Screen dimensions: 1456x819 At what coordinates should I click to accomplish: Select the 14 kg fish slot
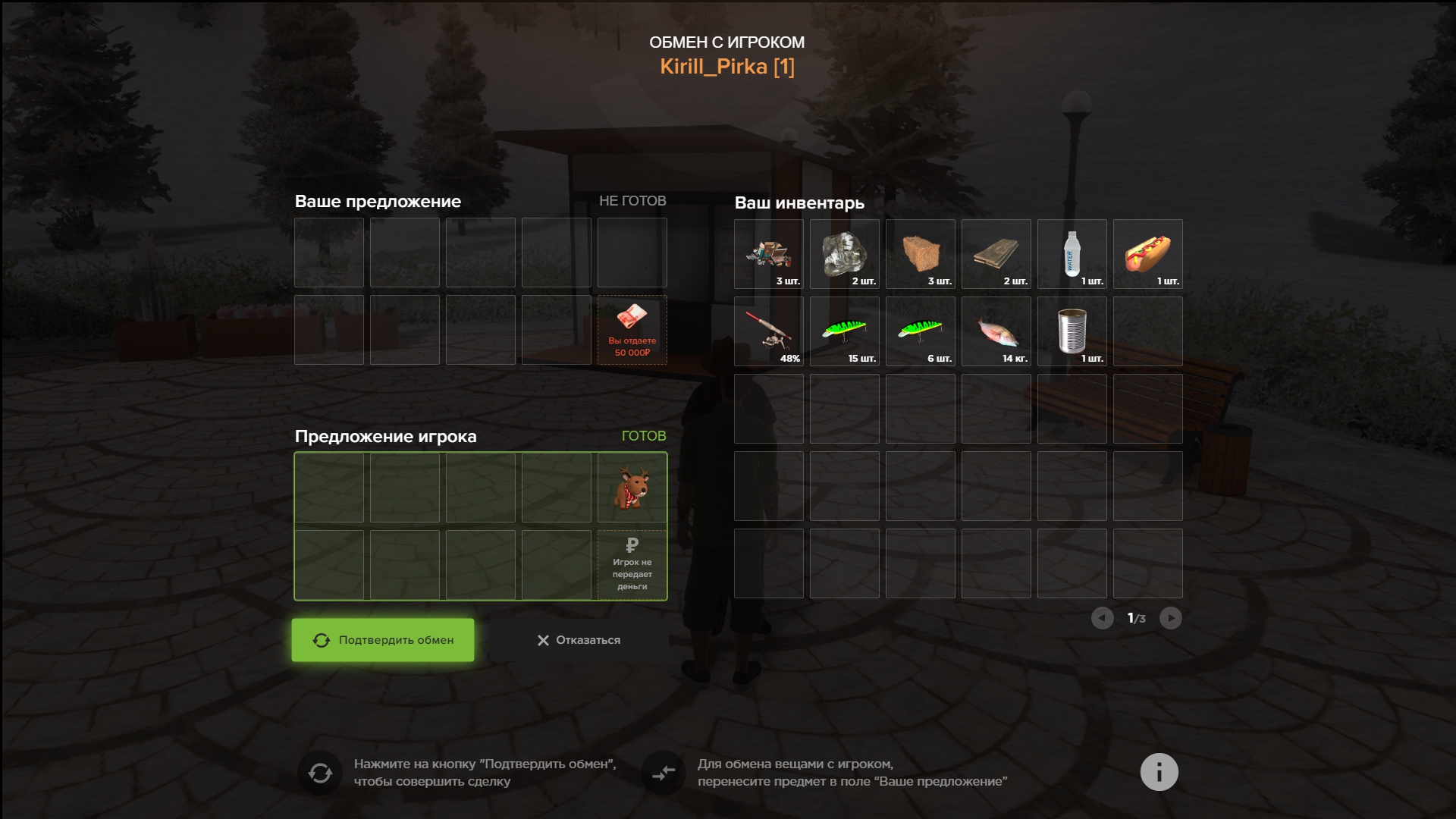tap(996, 331)
